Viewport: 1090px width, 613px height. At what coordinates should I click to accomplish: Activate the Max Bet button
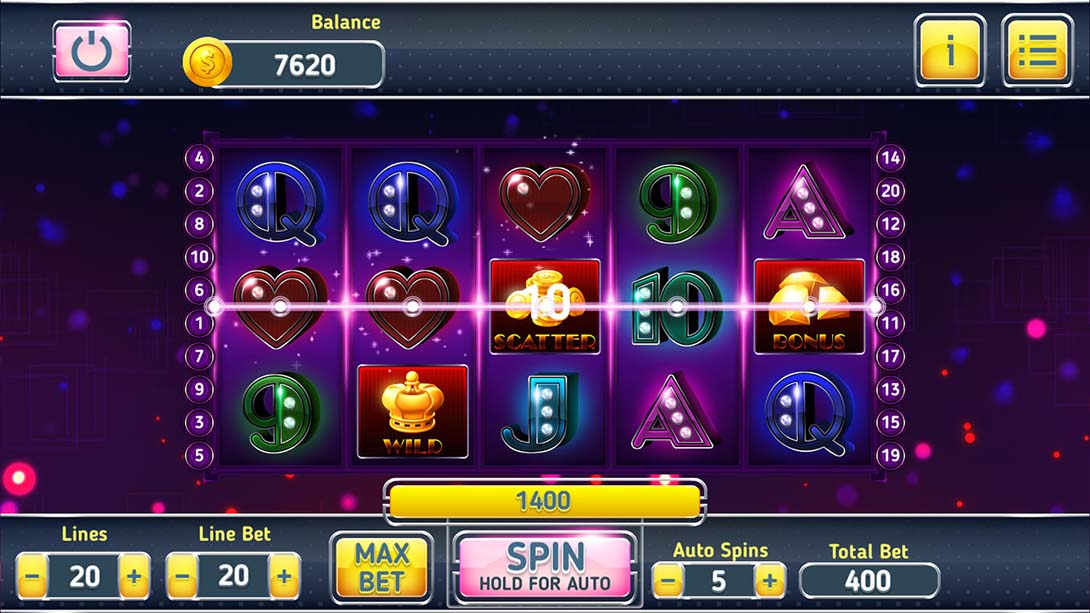click(381, 568)
